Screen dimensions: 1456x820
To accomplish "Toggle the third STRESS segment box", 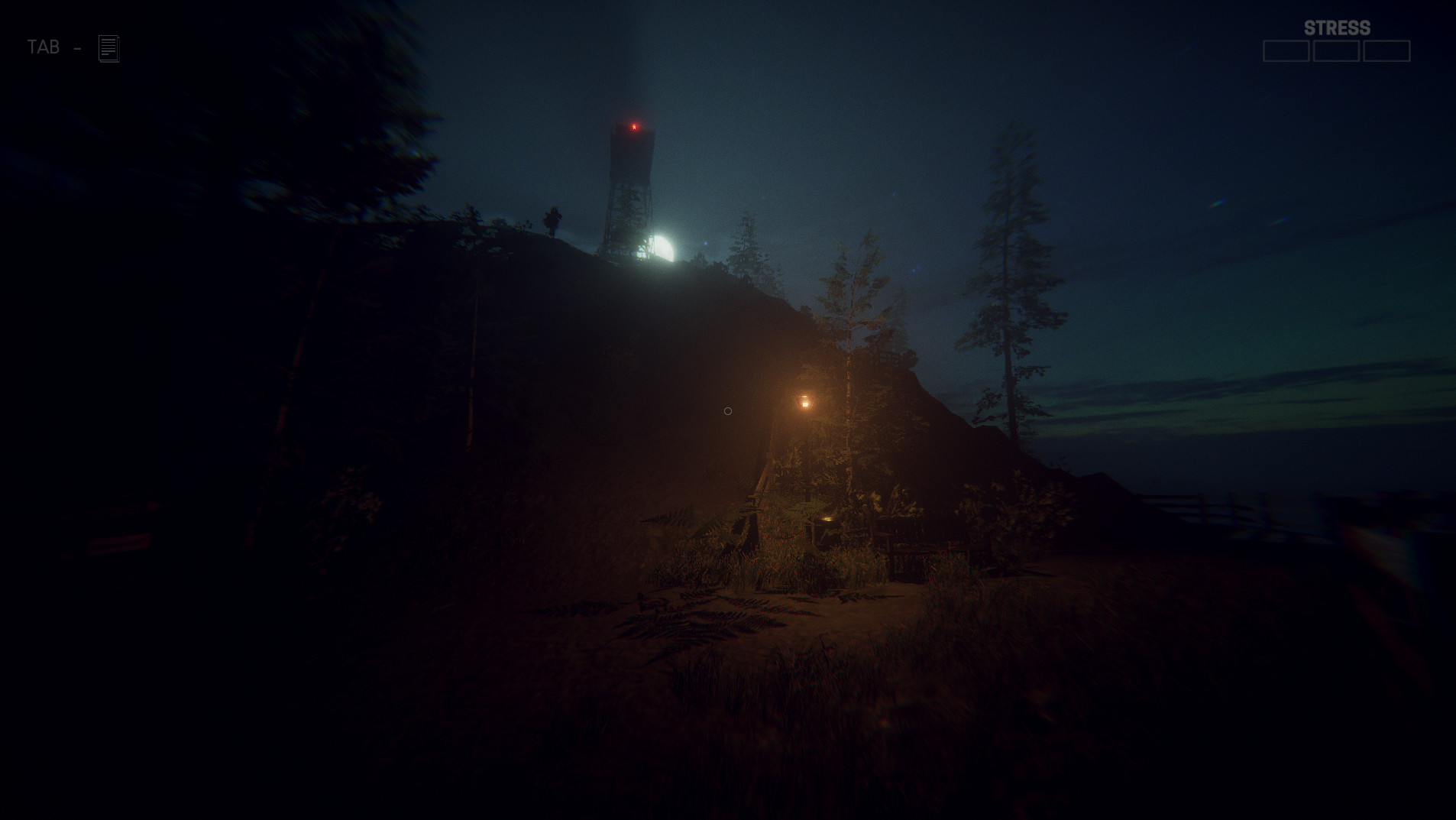I will coord(1387,51).
